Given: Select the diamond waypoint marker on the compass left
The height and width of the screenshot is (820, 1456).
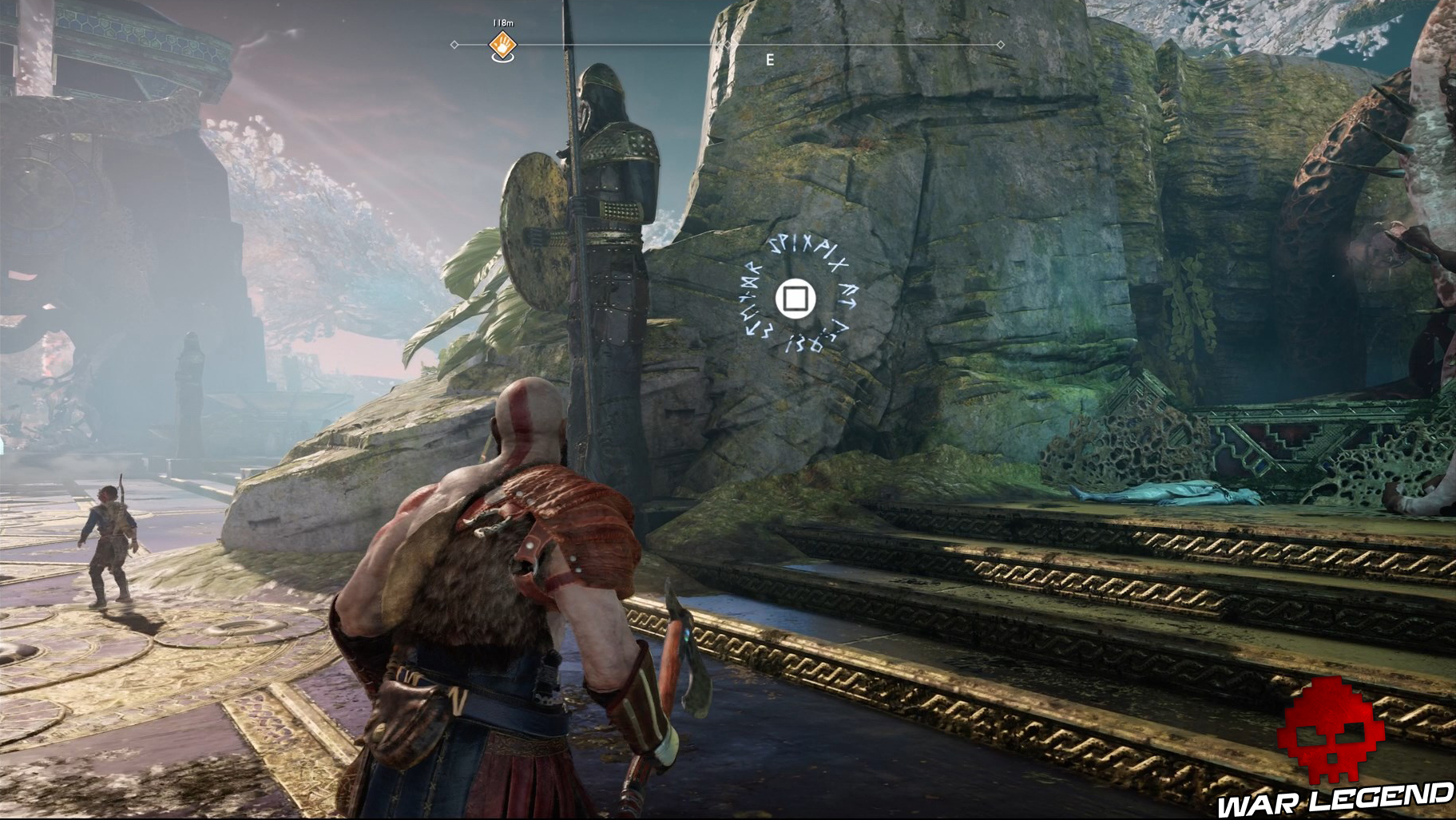Looking at the screenshot, I should coord(455,46).
